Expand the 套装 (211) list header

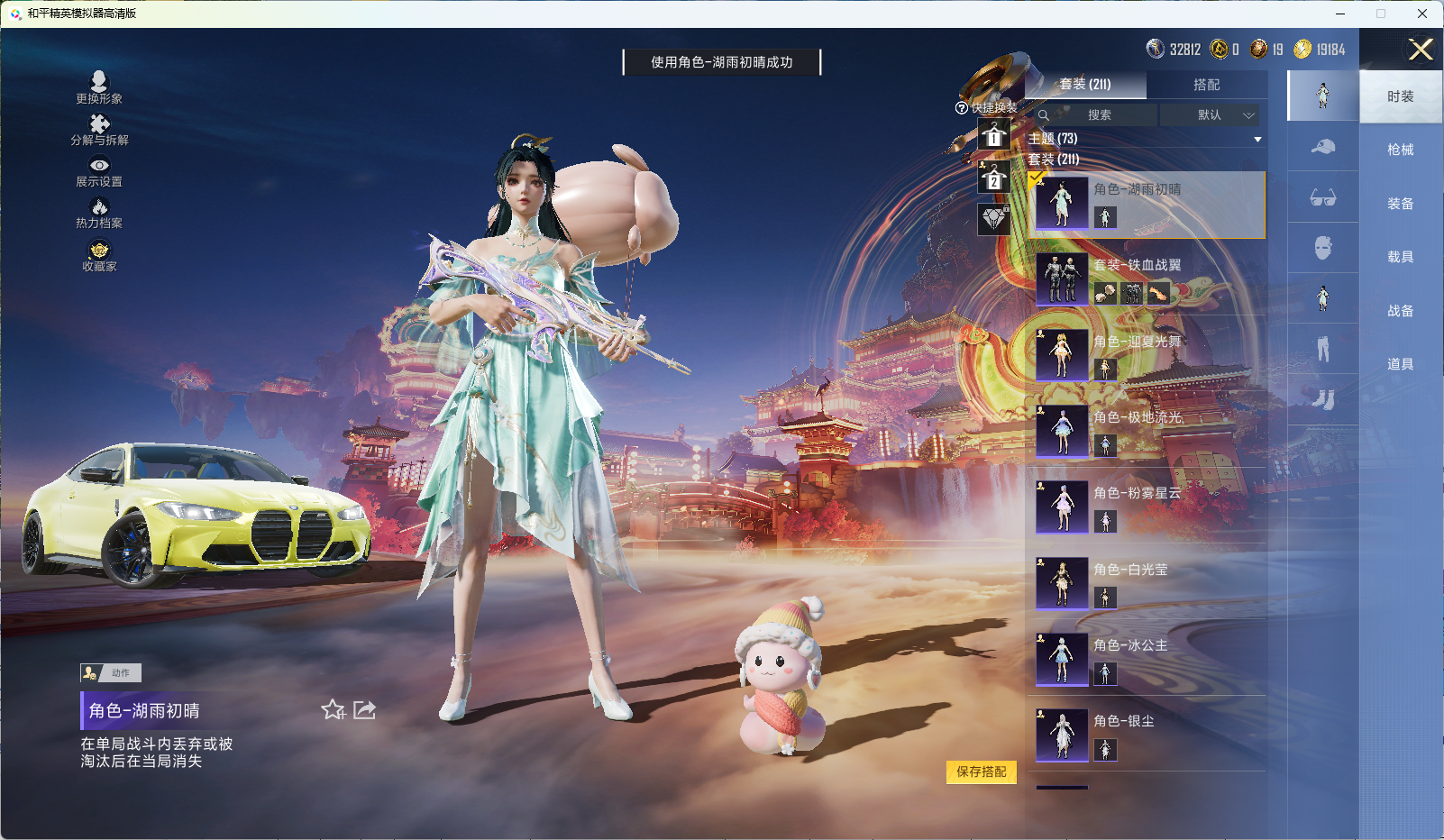pos(1055,160)
